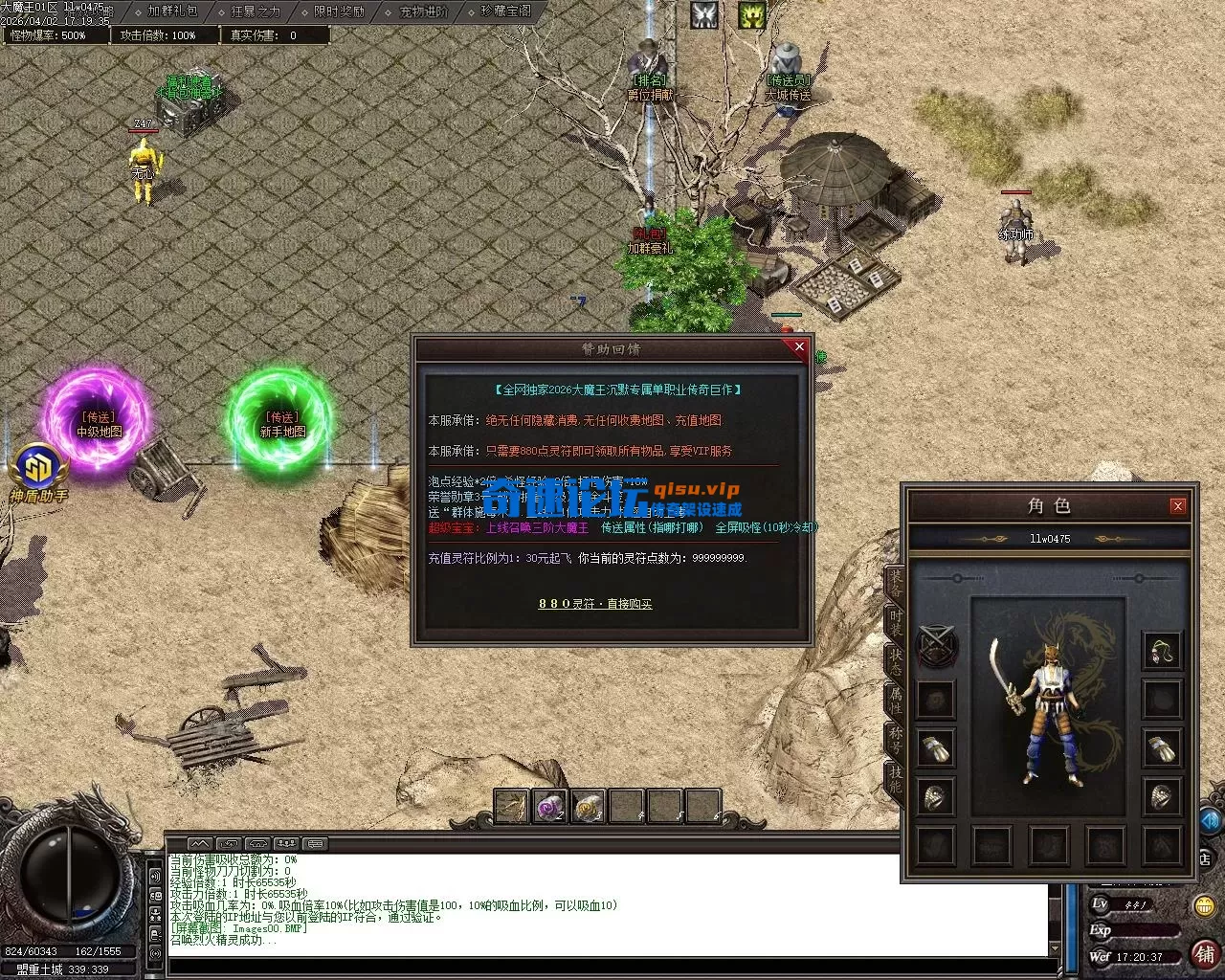
Task: Use the purple scroll in hotbar slot 2
Action: click(550, 807)
